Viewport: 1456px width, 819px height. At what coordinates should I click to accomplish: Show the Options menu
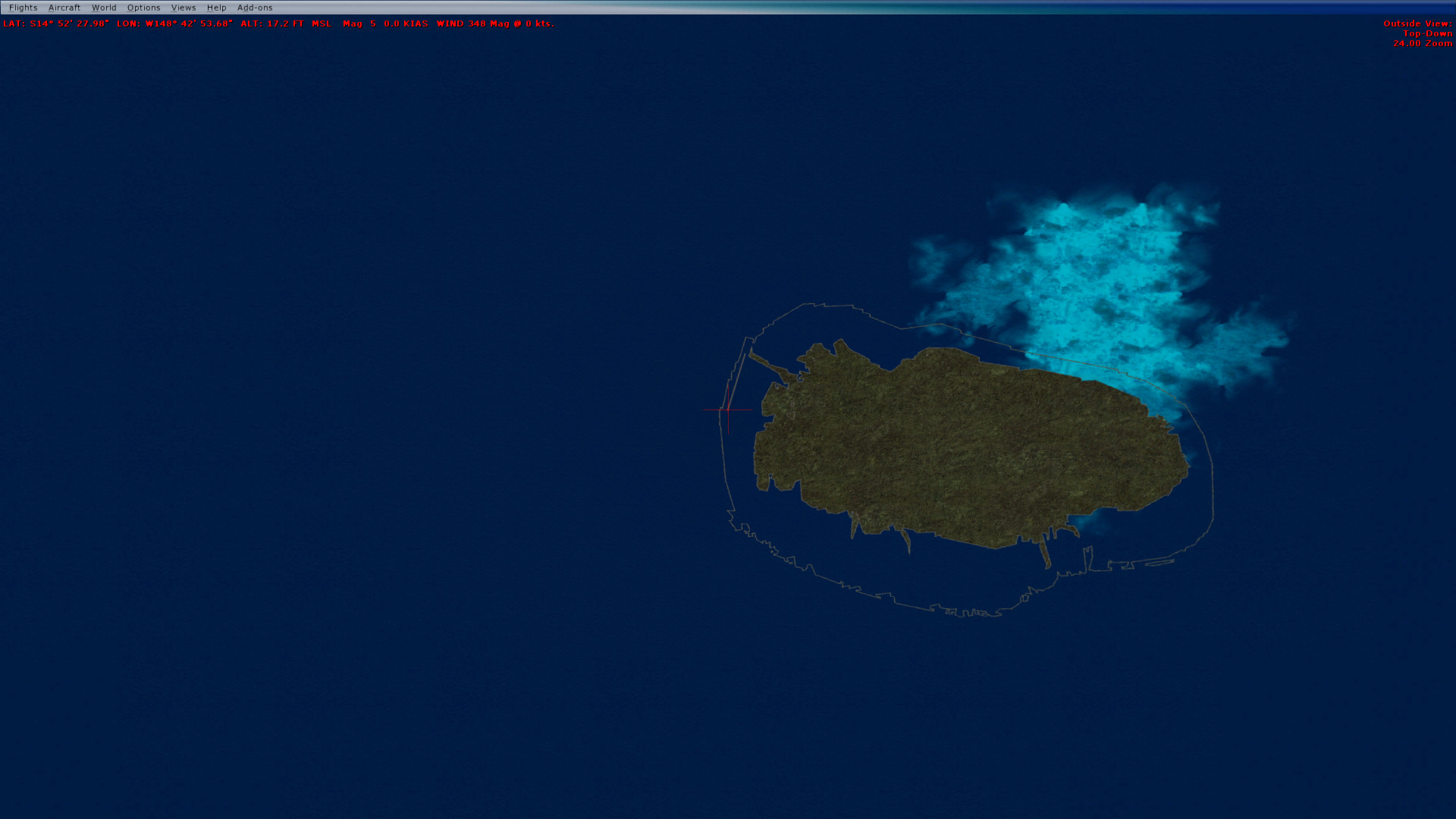[x=143, y=8]
